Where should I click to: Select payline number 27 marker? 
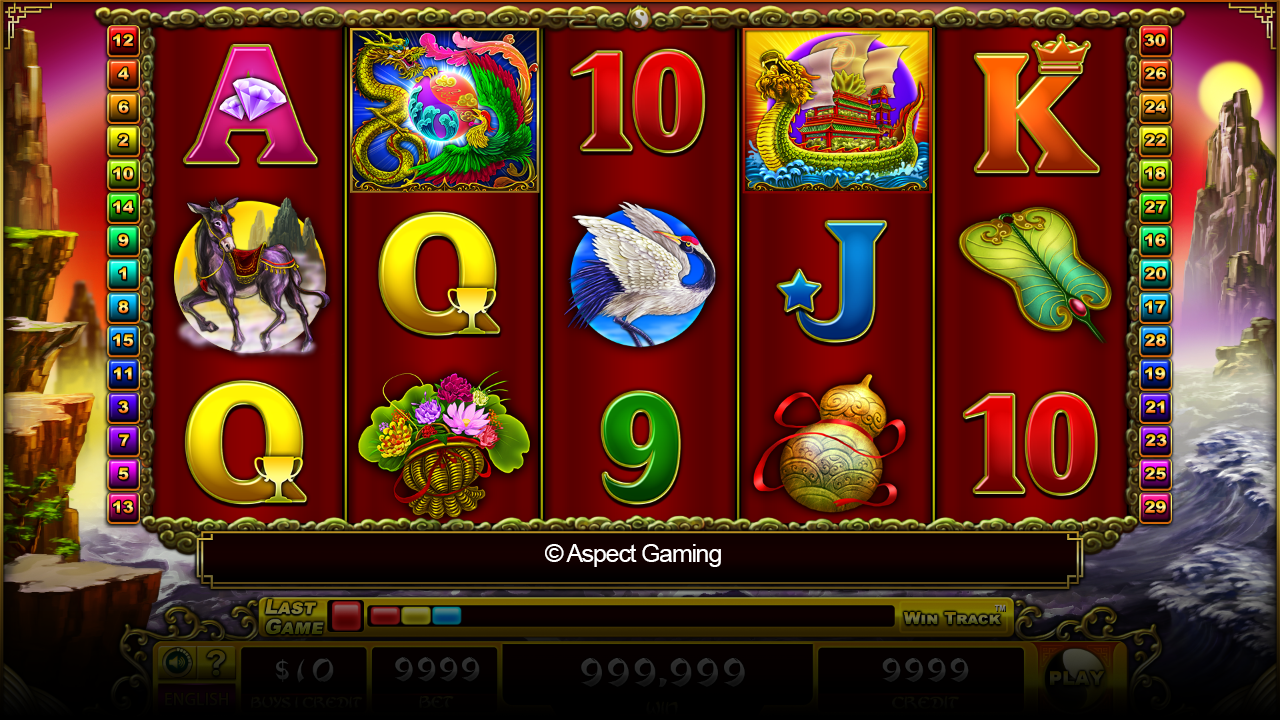point(1155,207)
